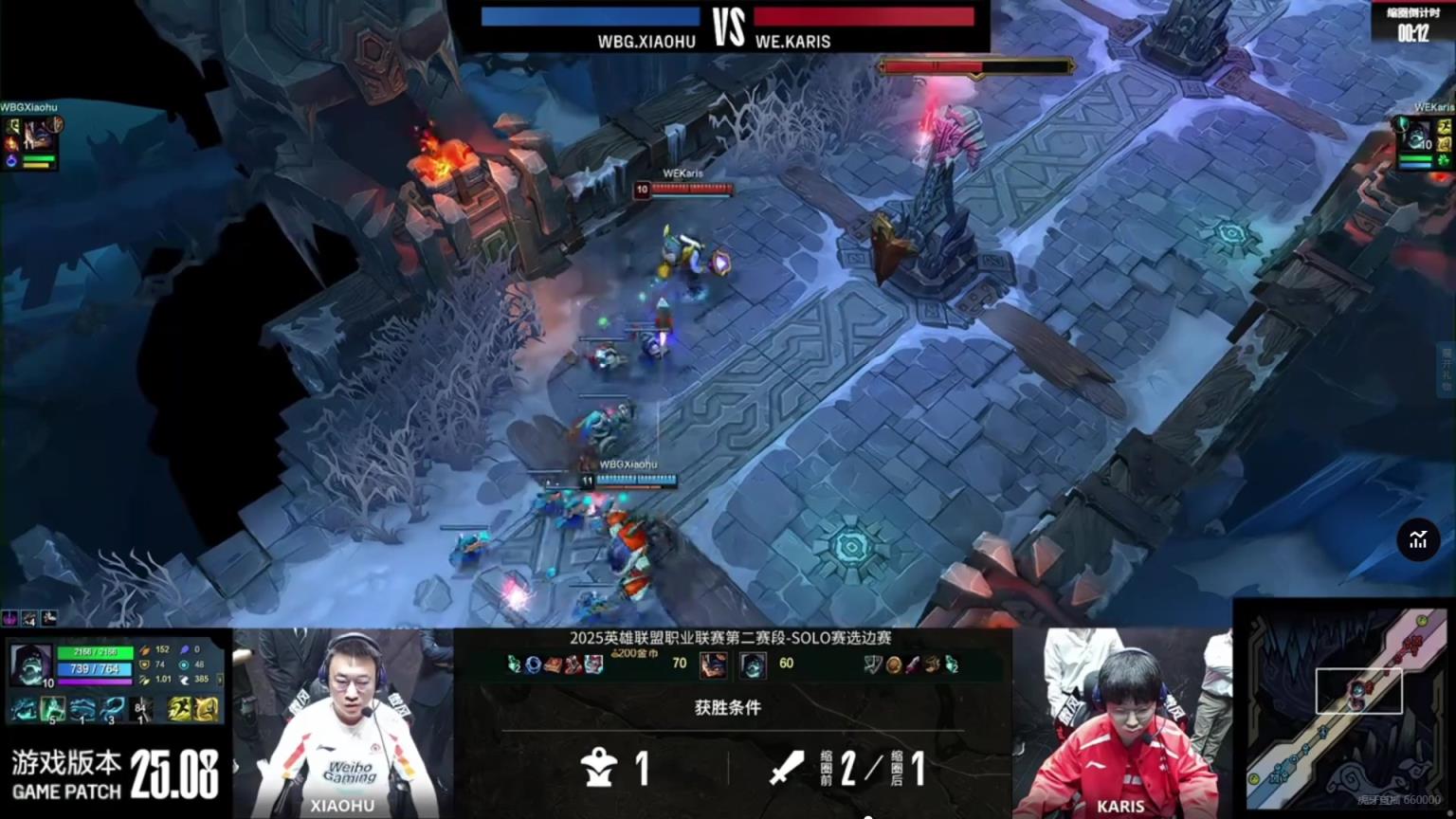
Task: Click the spellbook item in left inventory
Action: click(x=553, y=664)
